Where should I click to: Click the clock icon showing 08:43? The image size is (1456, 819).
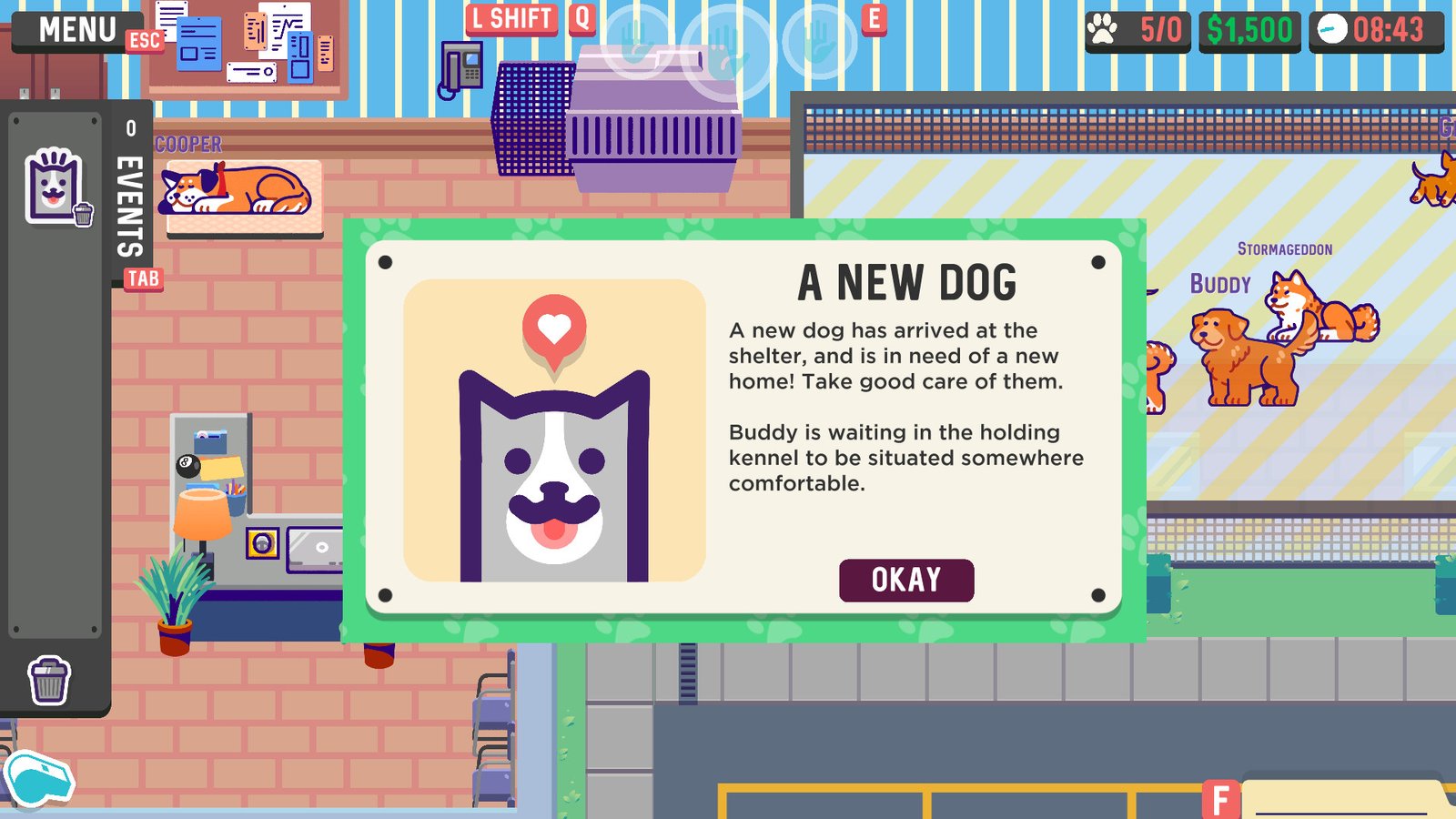point(1331,28)
